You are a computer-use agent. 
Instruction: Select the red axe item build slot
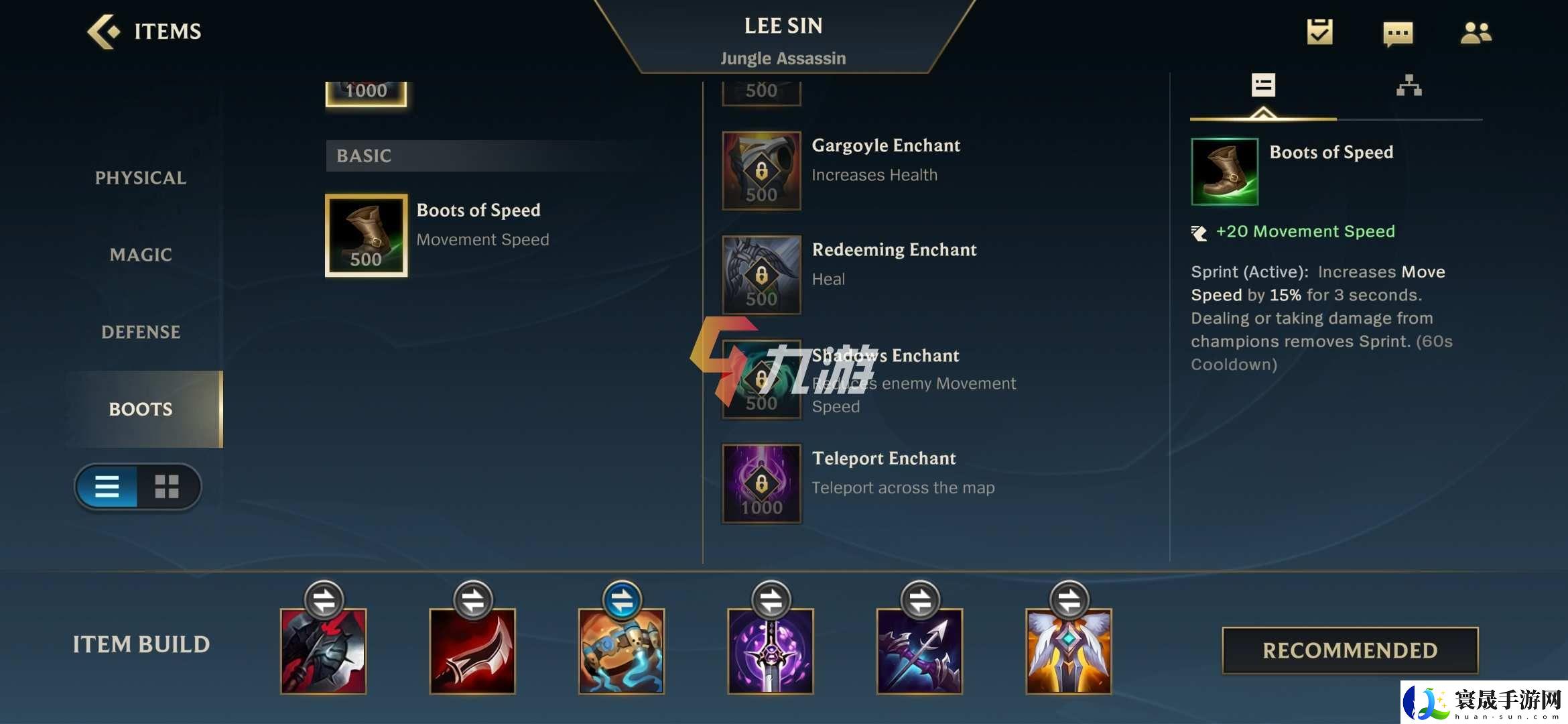pos(324,651)
